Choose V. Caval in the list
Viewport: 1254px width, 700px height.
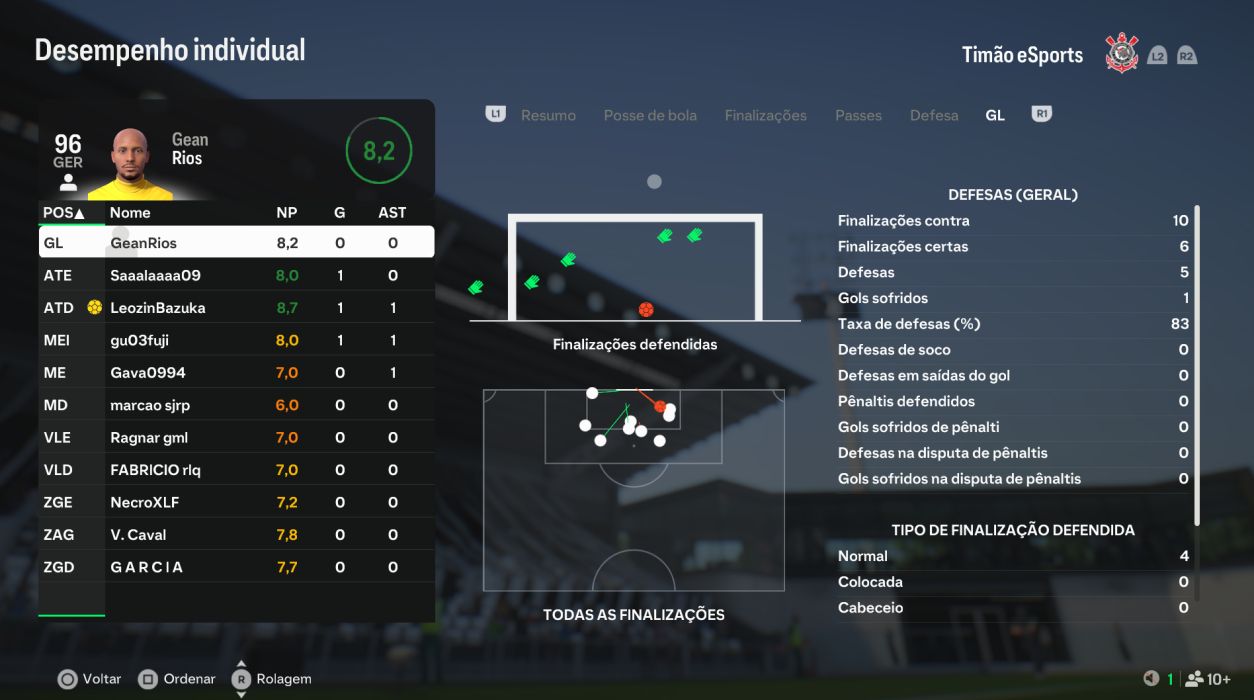point(236,535)
